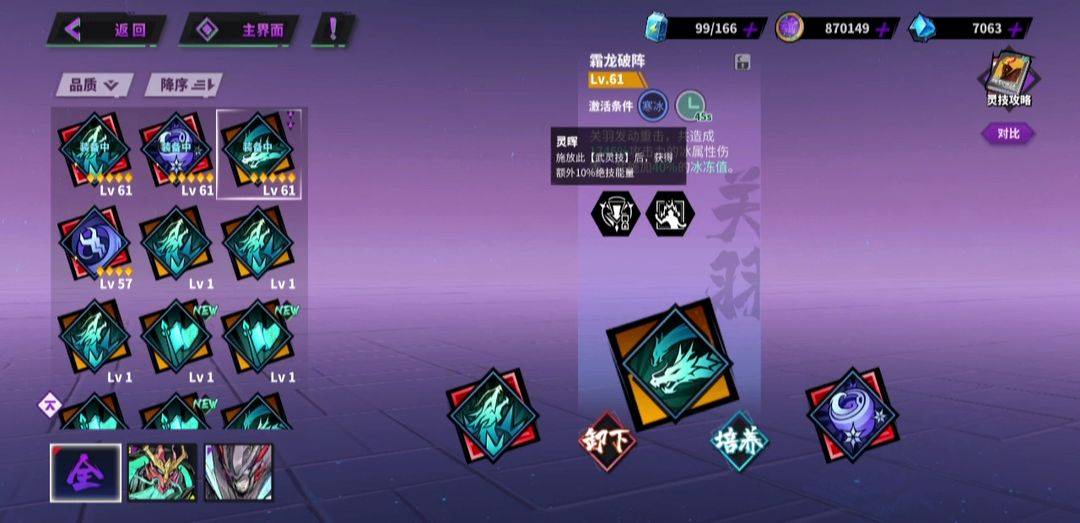This screenshot has width=1080, height=523.
Task: Choose the white-haired character portrait
Action: pos(238,472)
